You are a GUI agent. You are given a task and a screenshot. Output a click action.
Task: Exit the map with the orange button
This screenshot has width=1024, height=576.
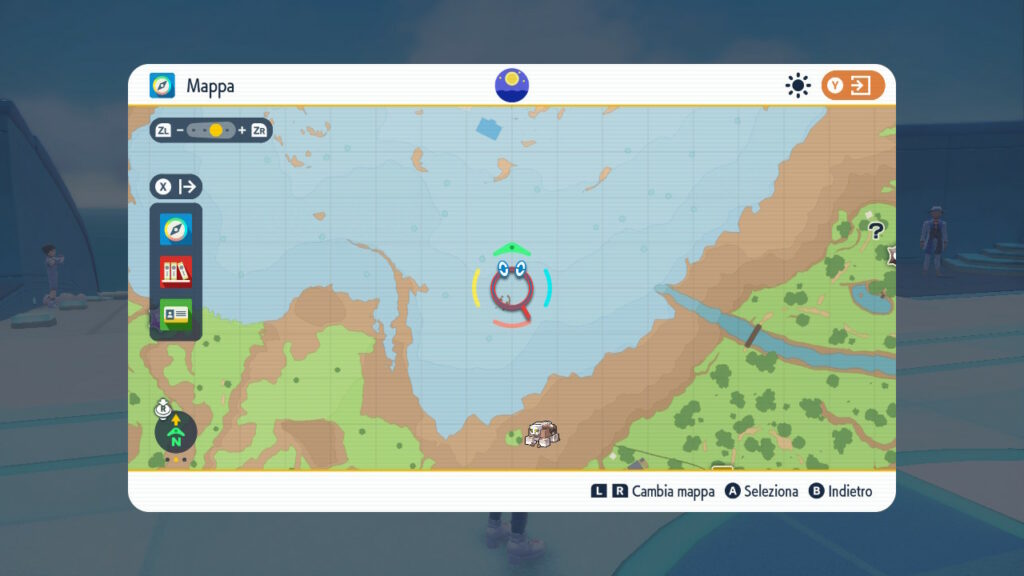point(853,86)
